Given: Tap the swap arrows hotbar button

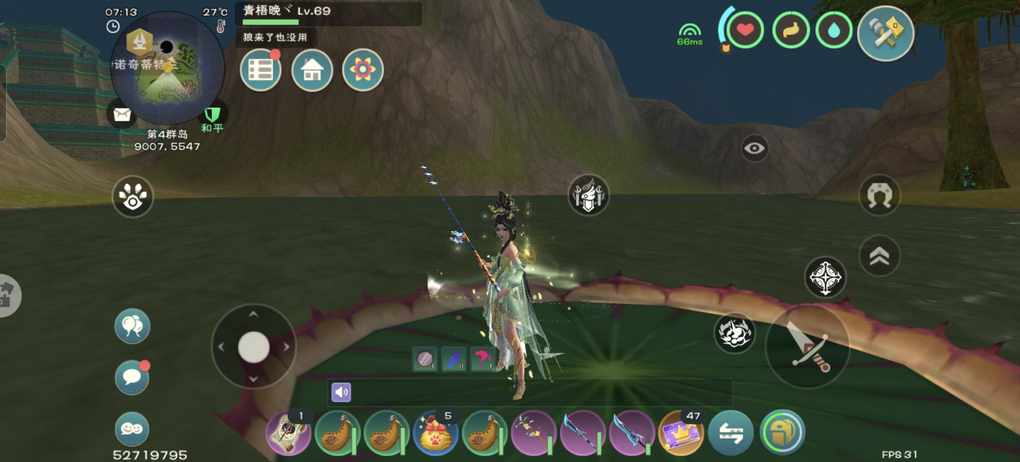Looking at the screenshot, I should click(731, 434).
